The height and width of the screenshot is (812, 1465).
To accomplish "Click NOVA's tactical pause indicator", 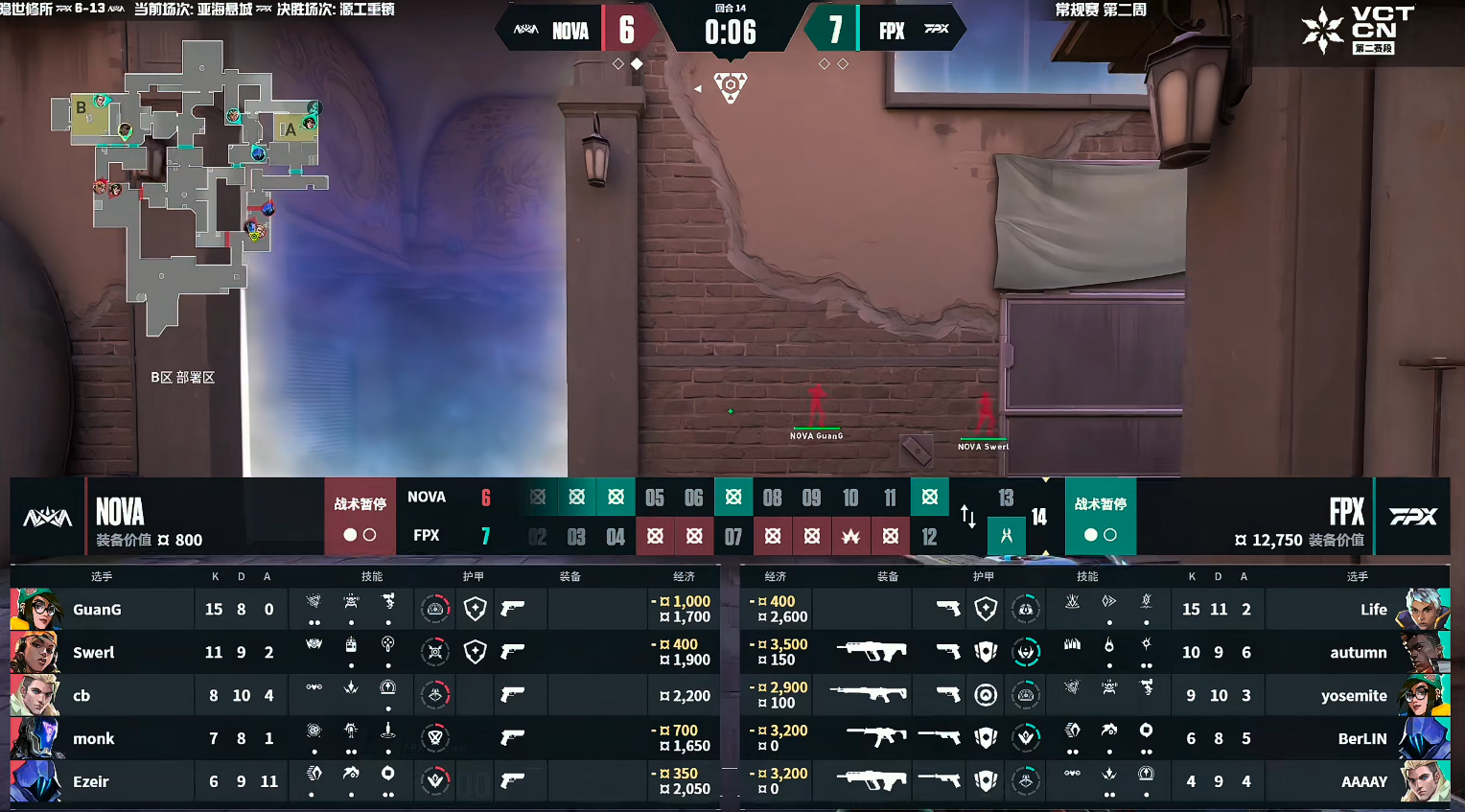I will click(360, 519).
